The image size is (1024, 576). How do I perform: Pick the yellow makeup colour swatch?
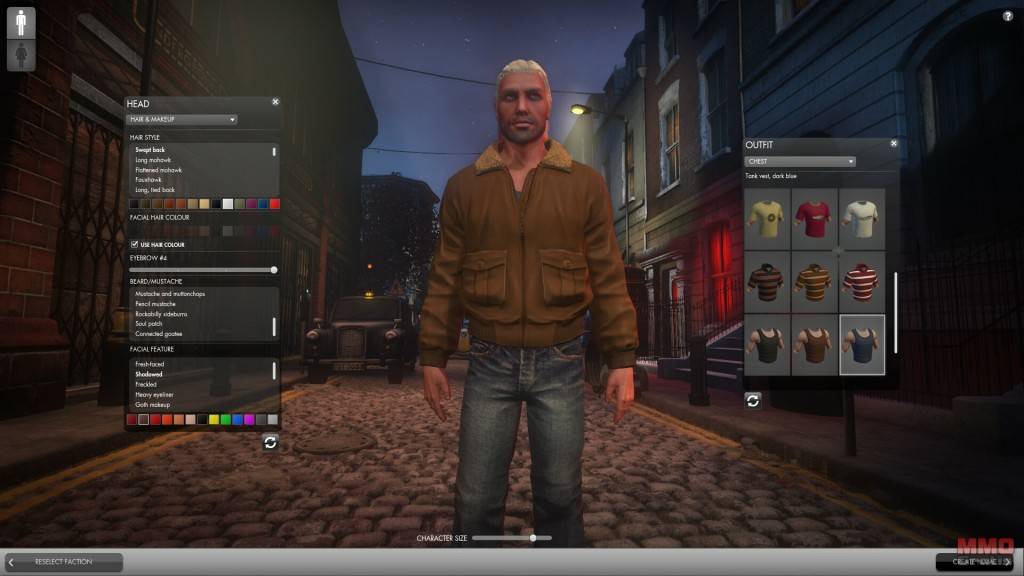214,419
